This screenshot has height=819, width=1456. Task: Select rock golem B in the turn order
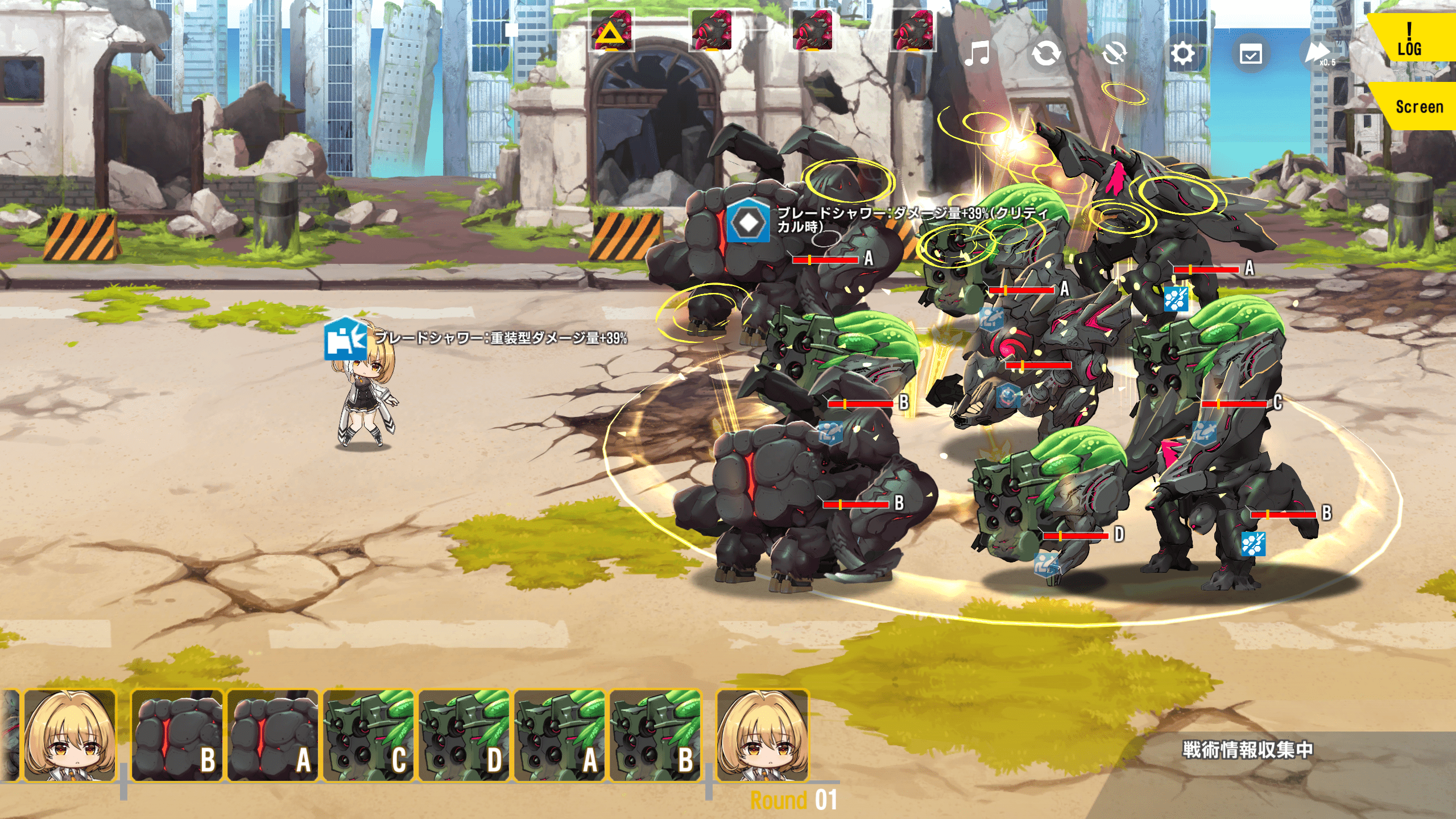pos(177,736)
